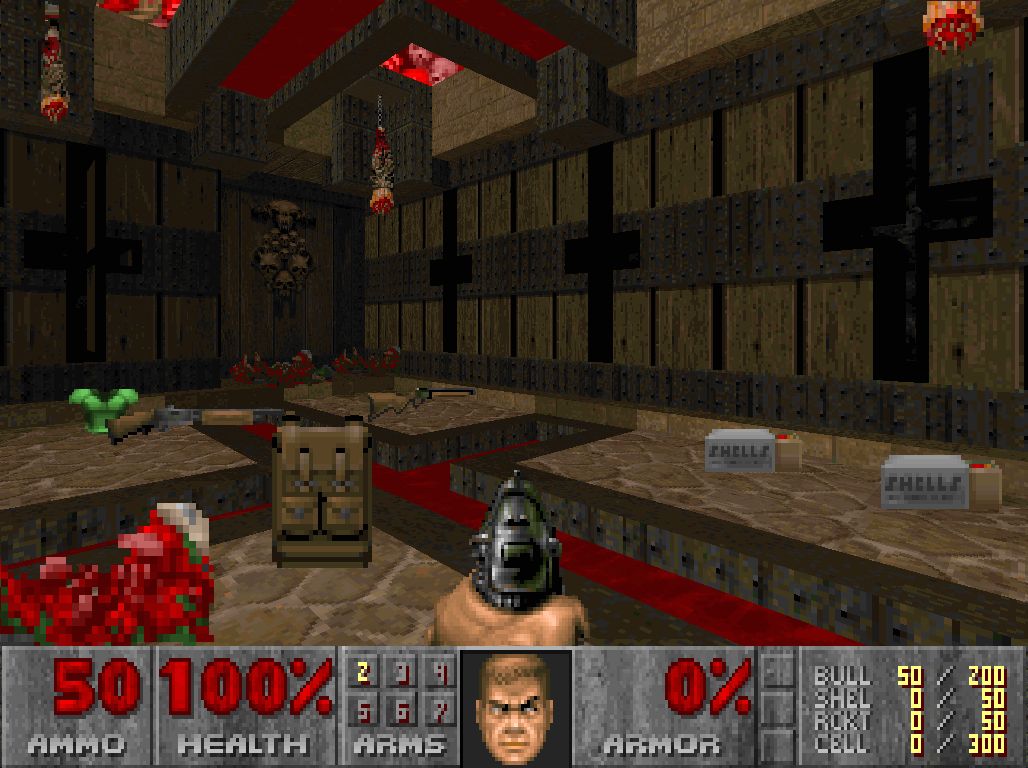Pick weapon slot 5 in the ARMS panel
This screenshot has height=768, width=1028.
point(364,711)
